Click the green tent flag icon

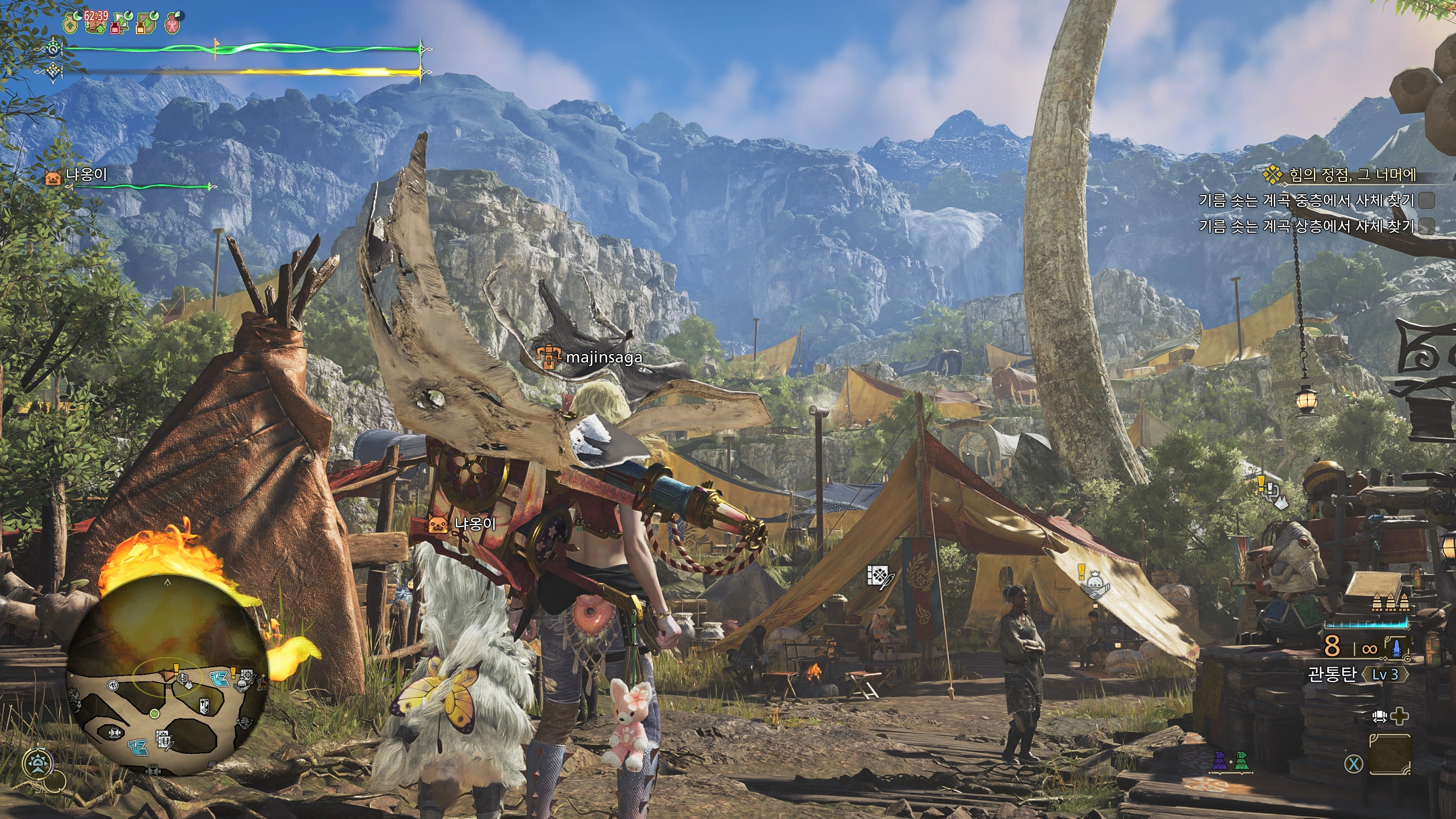coord(1241,761)
